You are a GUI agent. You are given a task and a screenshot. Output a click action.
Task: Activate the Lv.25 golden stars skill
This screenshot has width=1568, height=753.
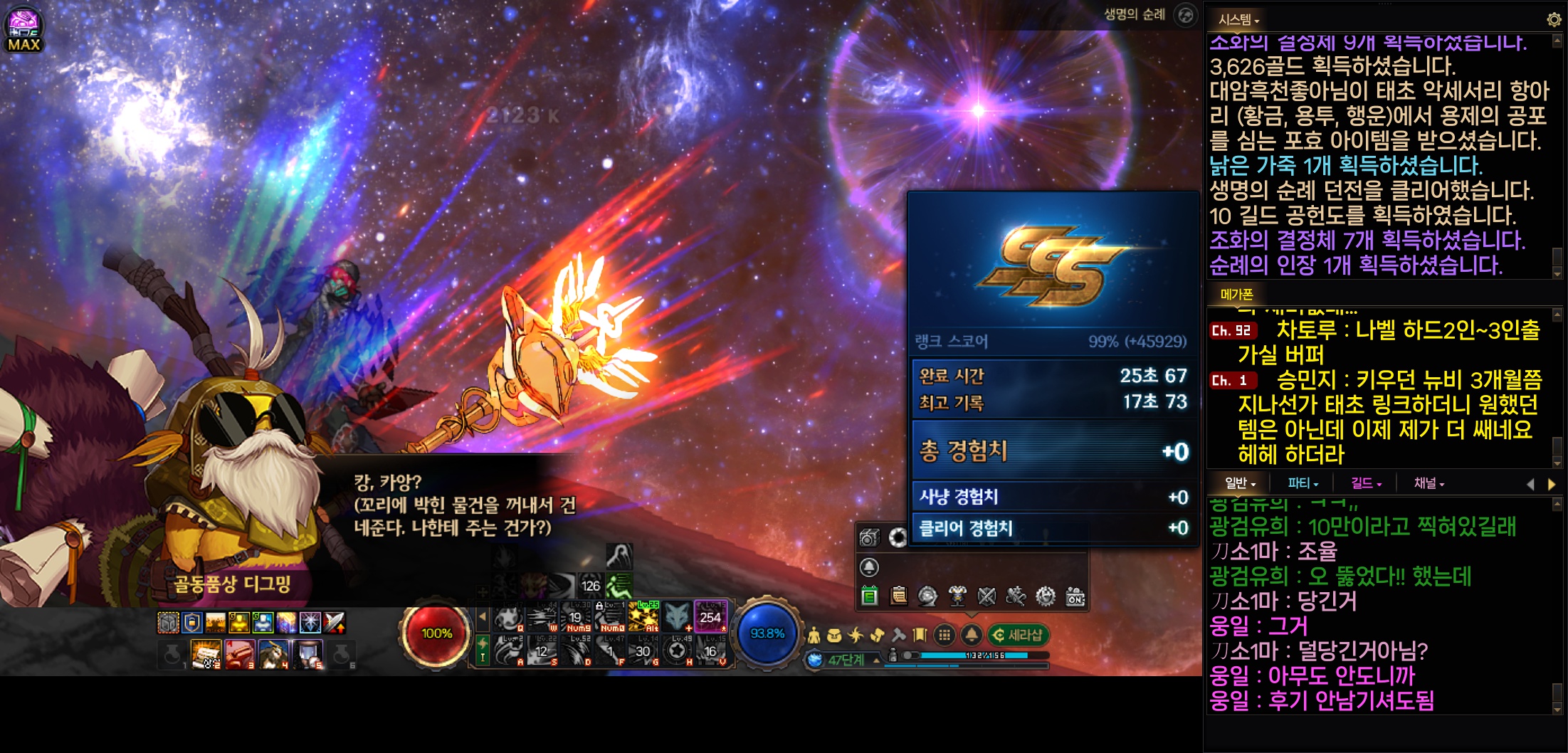(x=643, y=617)
